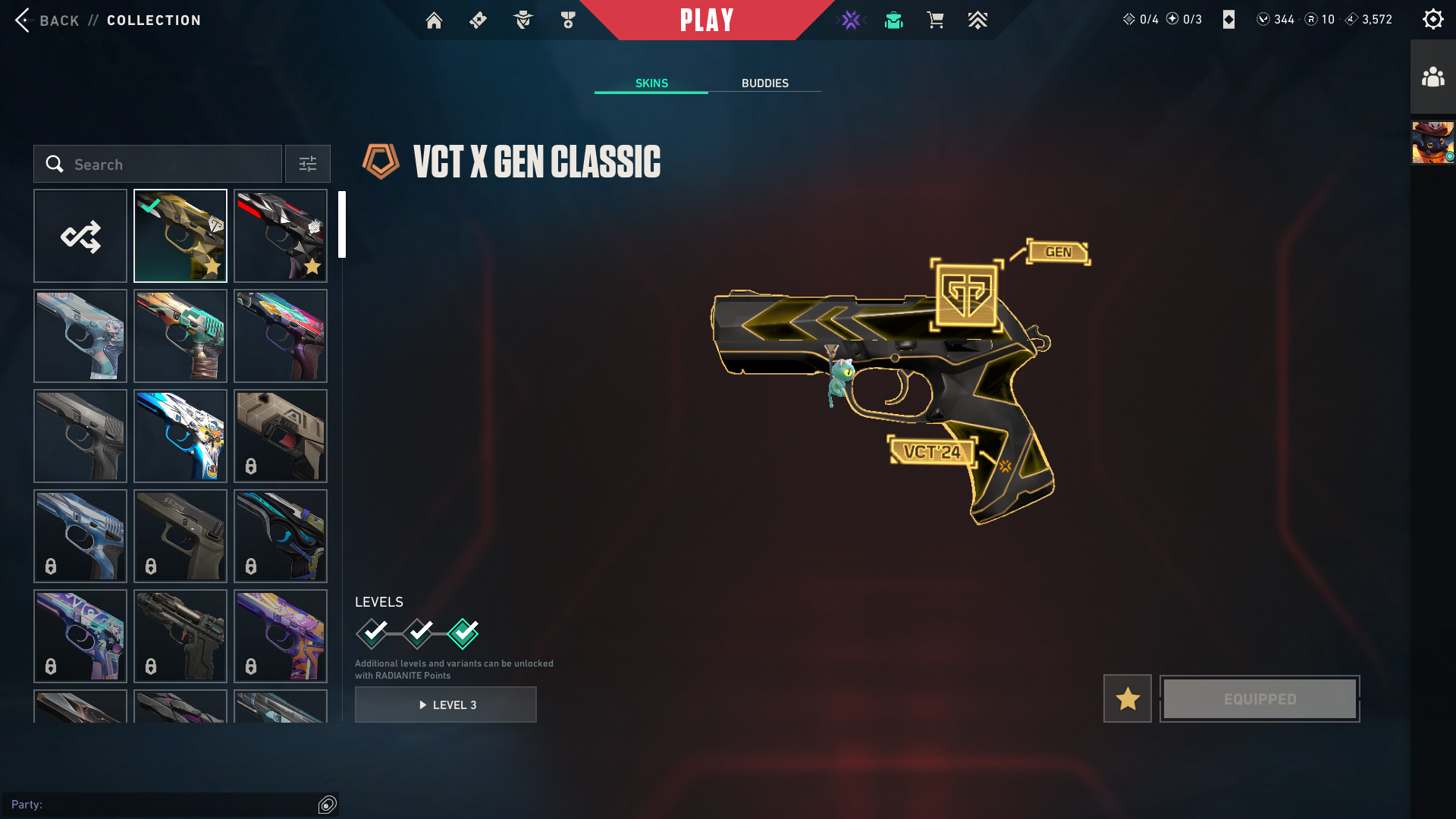The height and width of the screenshot is (819, 1456).
Task: Select the third skin level checkmark
Action: pyautogui.click(x=463, y=633)
